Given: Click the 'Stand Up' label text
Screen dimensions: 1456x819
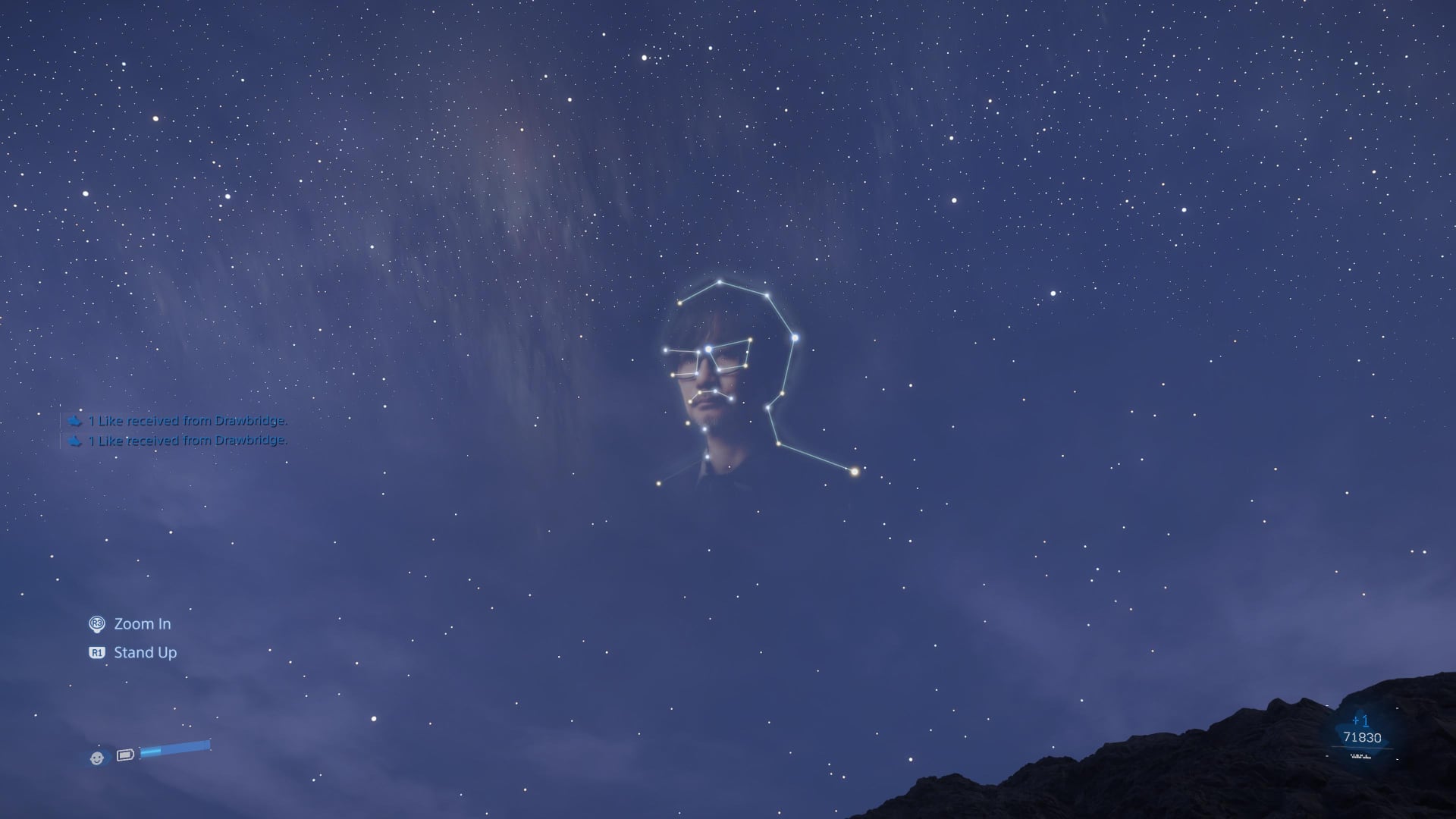Looking at the screenshot, I should tap(145, 652).
